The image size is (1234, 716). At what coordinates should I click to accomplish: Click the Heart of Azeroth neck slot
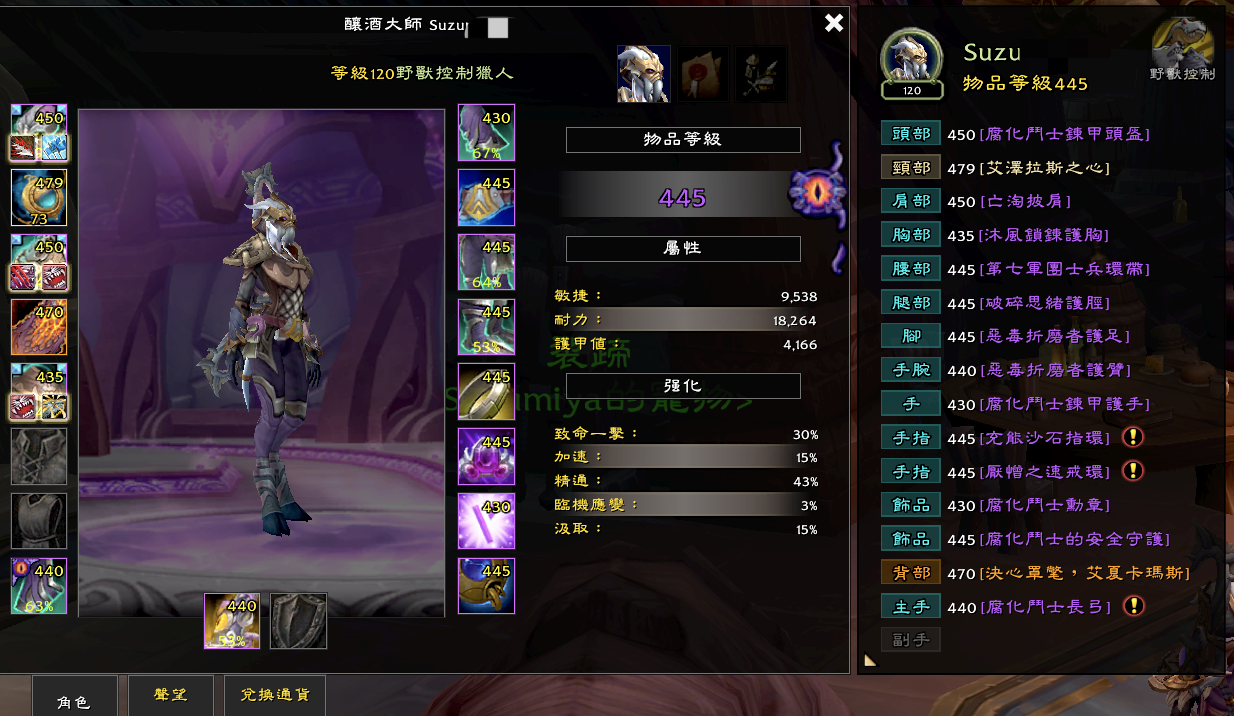click(x=39, y=197)
